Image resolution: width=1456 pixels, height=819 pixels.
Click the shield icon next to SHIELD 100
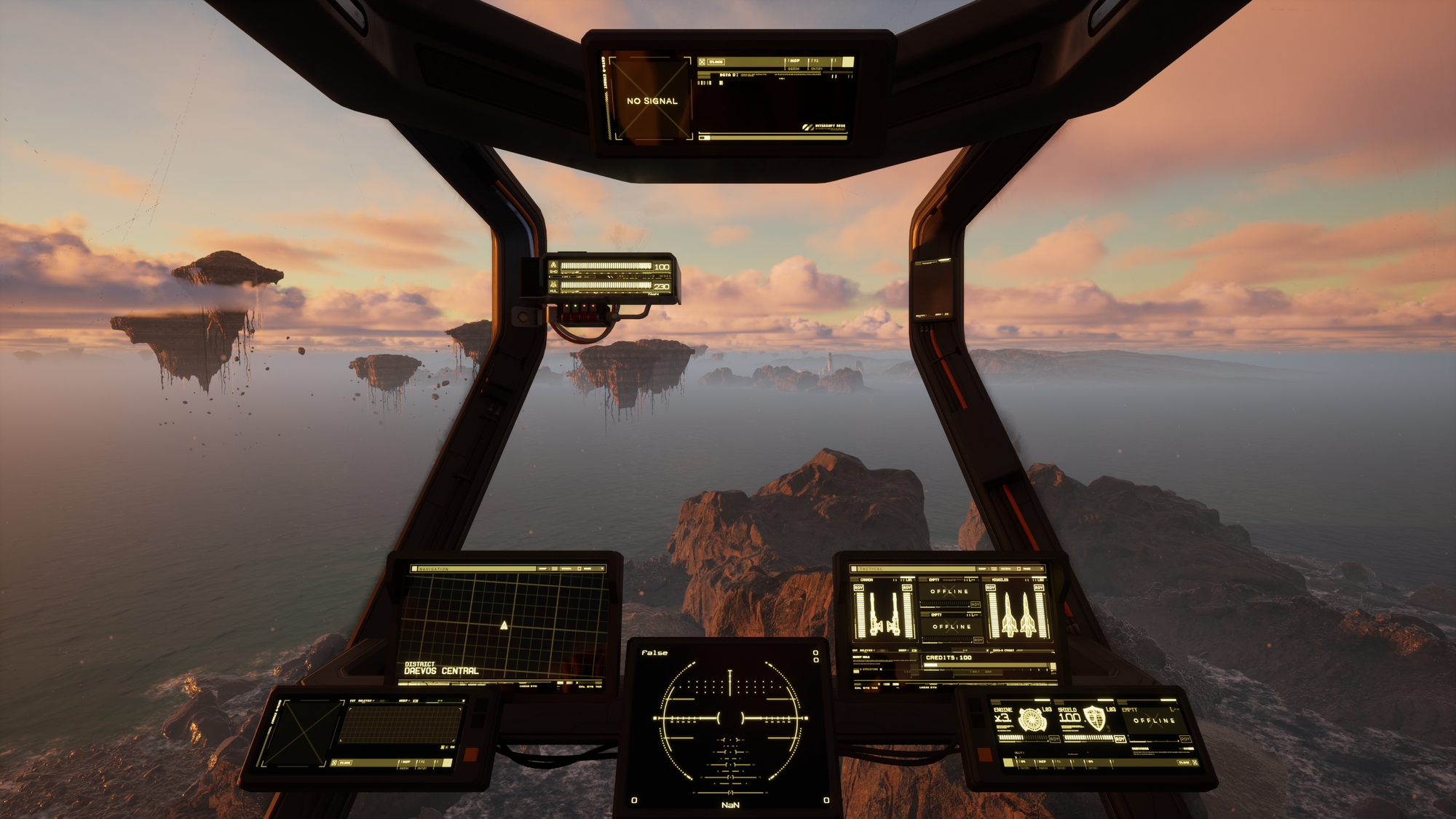(1095, 719)
